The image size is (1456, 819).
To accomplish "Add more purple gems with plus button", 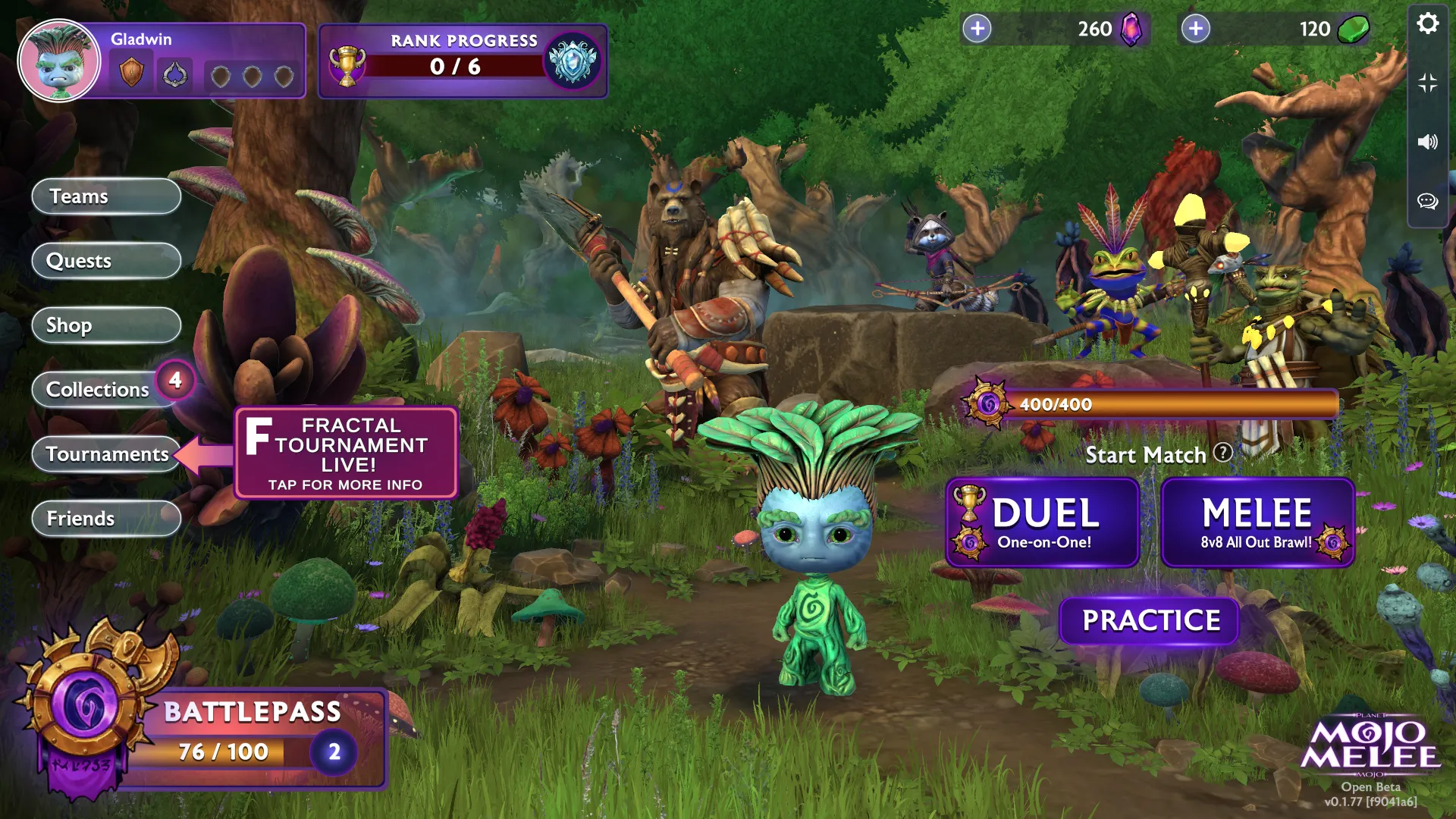I will tap(977, 29).
